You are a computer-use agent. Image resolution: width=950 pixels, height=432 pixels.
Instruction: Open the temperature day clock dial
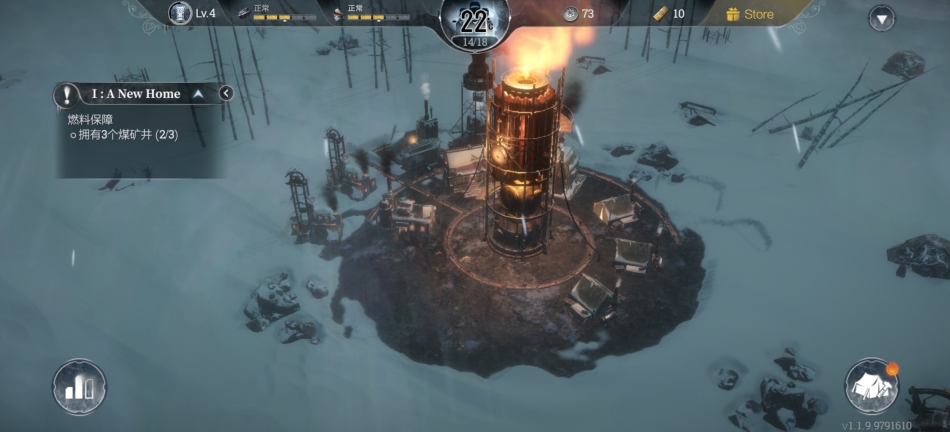pyautogui.click(x=474, y=22)
